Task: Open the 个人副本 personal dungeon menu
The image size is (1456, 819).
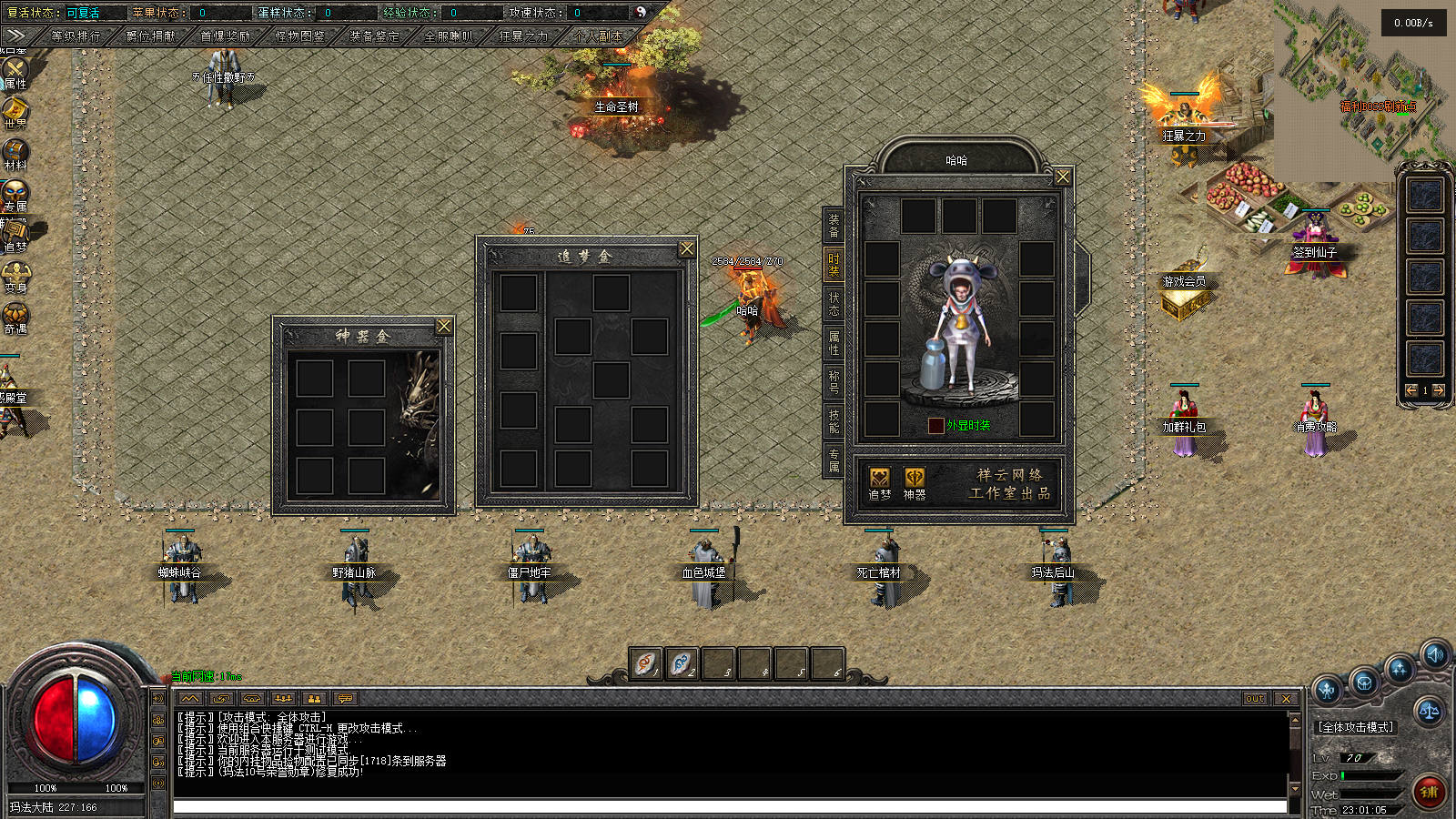Action: (x=599, y=36)
